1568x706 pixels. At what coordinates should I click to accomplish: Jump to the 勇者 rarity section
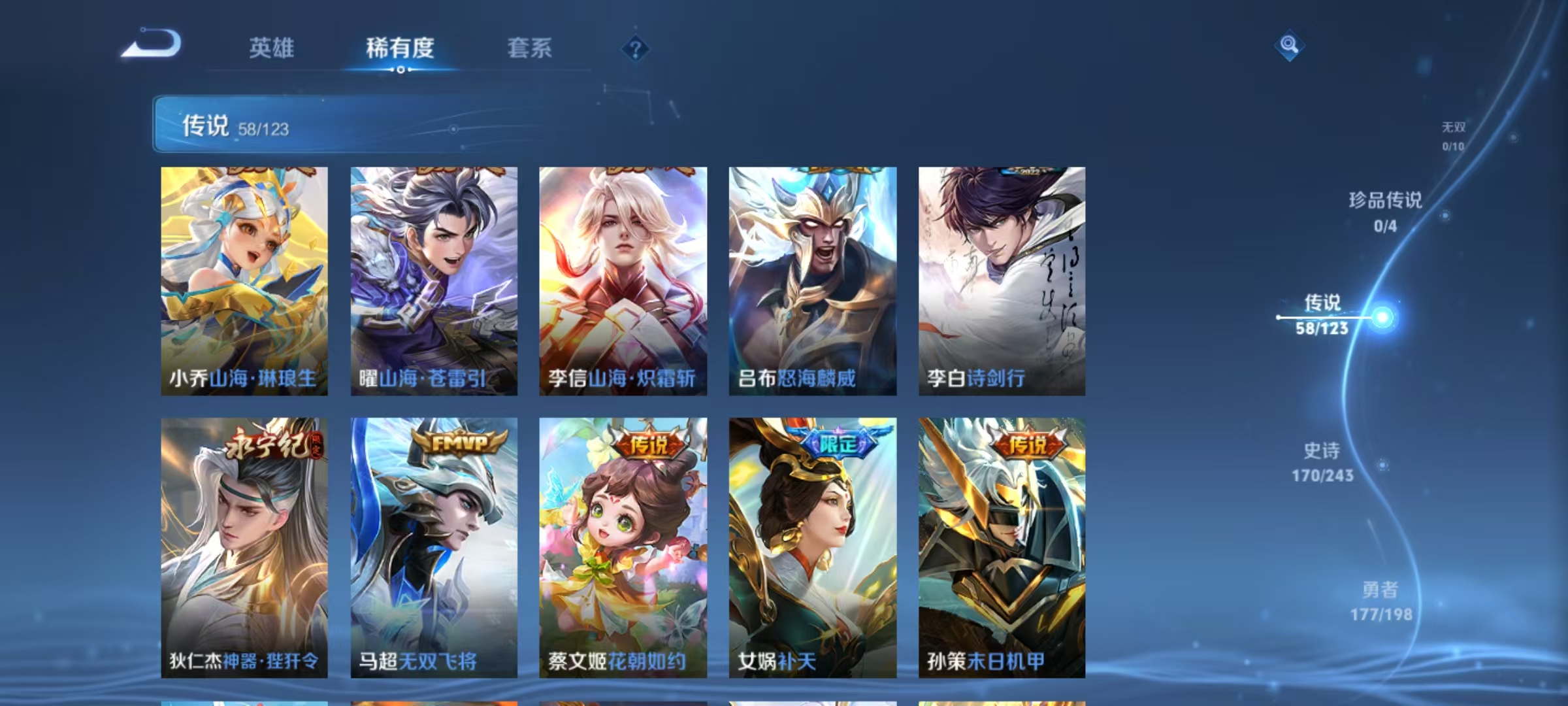point(1380,601)
